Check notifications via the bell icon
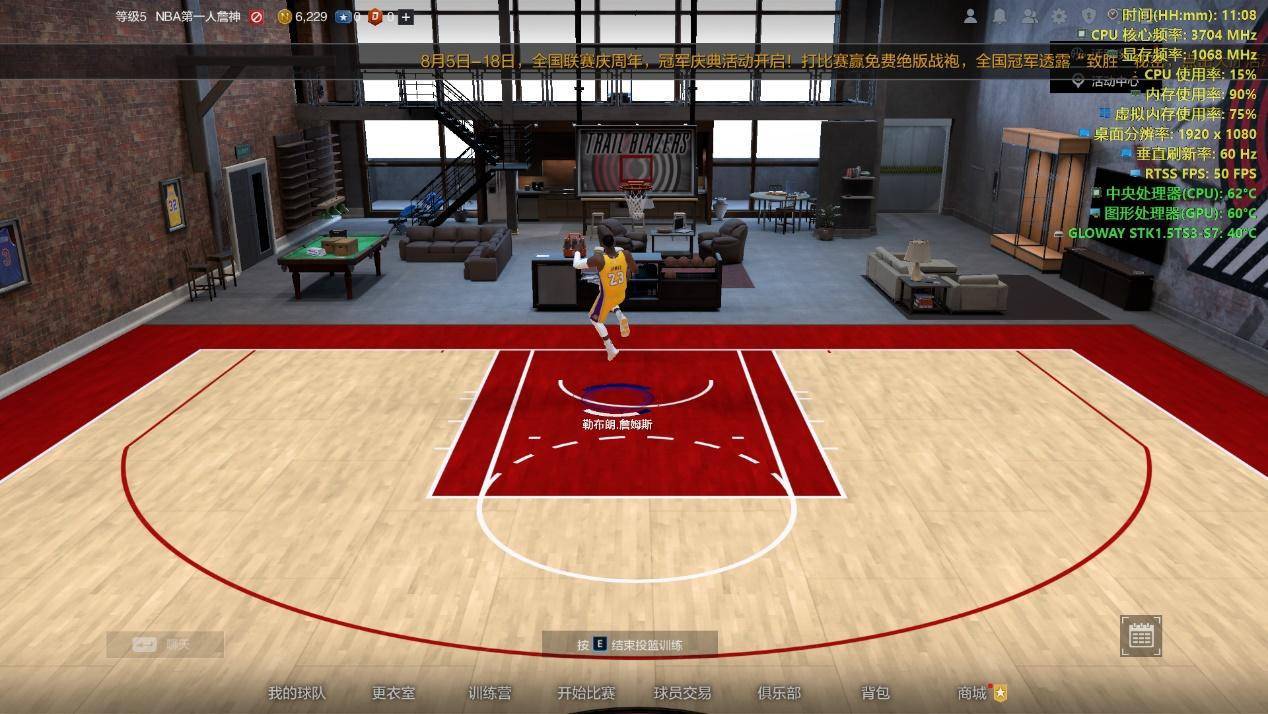This screenshot has height=714, width=1268. click(x=999, y=16)
